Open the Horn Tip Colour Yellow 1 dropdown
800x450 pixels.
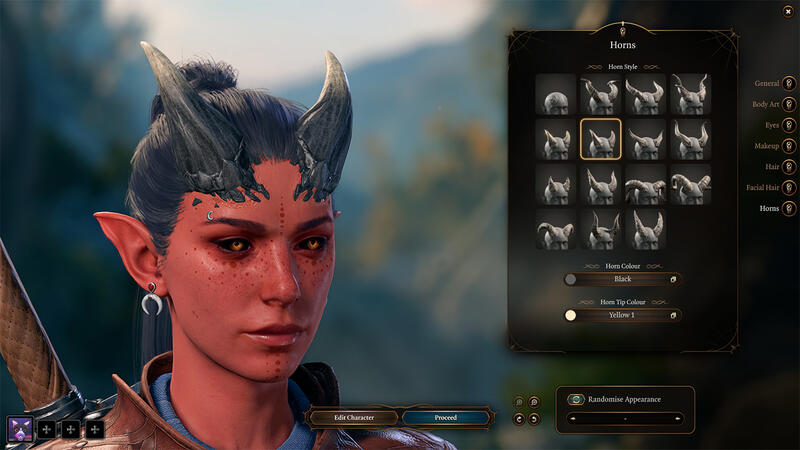622,315
